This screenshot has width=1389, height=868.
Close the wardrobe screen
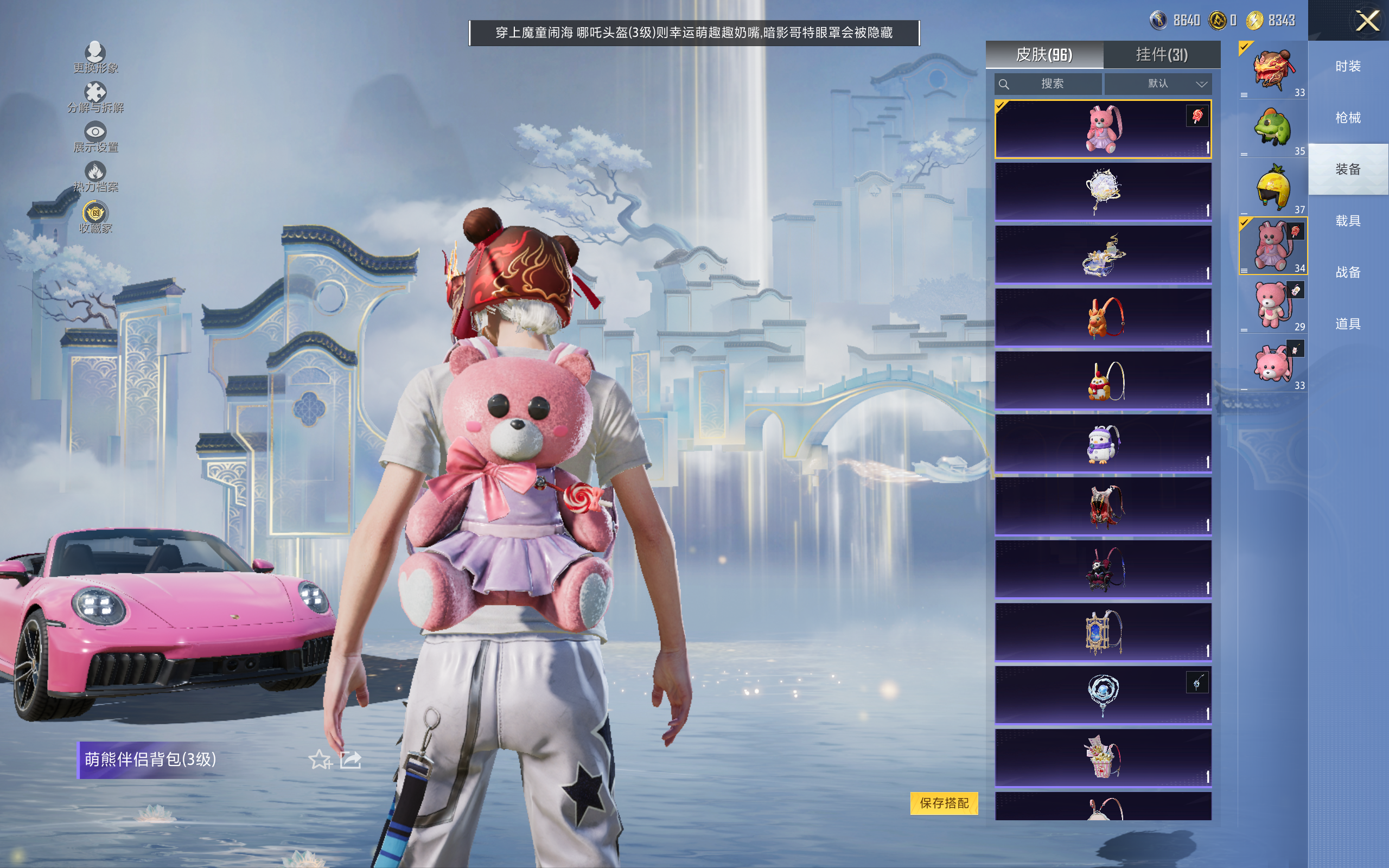(1367, 21)
